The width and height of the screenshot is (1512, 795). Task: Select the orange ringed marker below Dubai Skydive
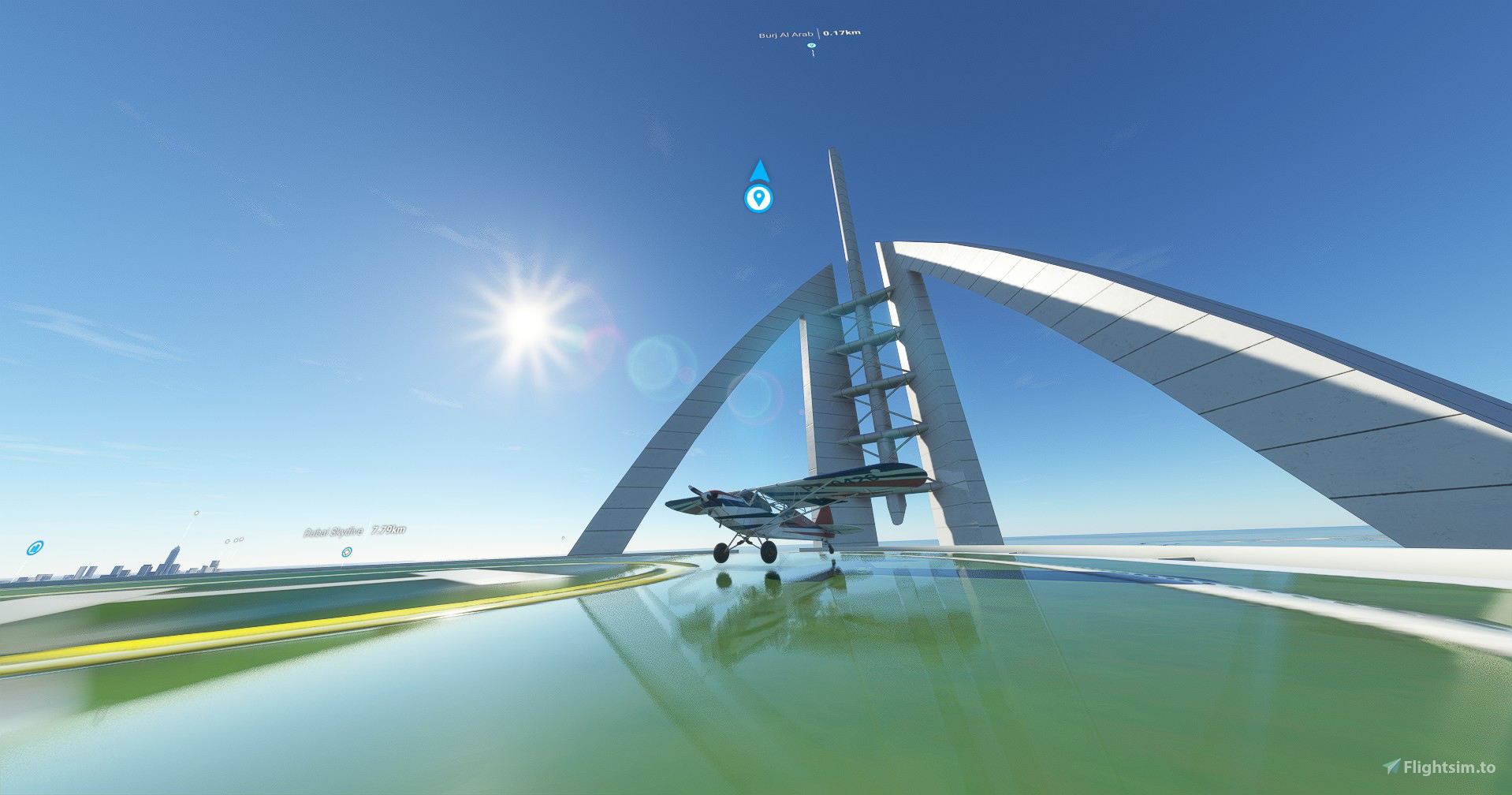(x=347, y=553)
